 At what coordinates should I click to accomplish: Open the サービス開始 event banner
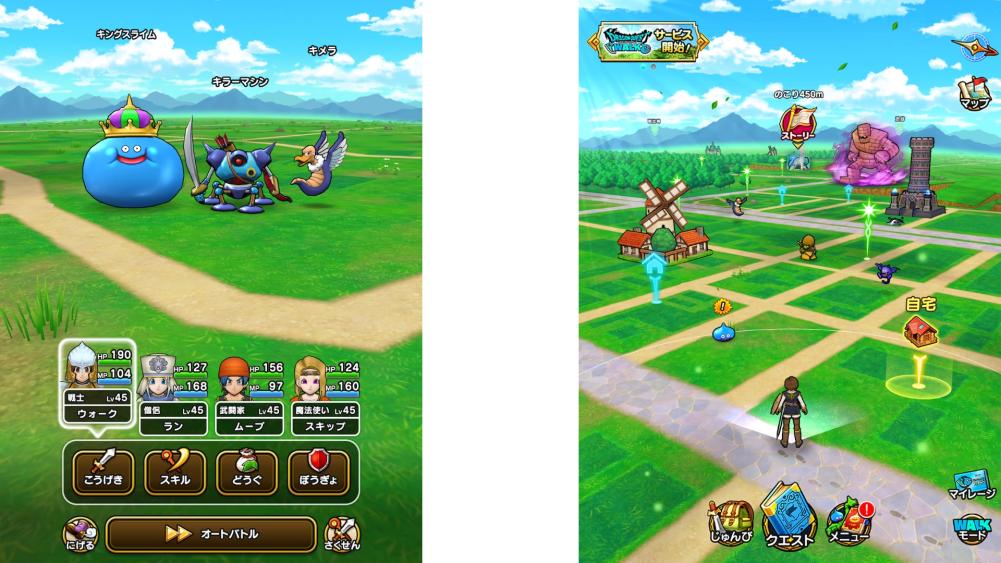(648, 40)
